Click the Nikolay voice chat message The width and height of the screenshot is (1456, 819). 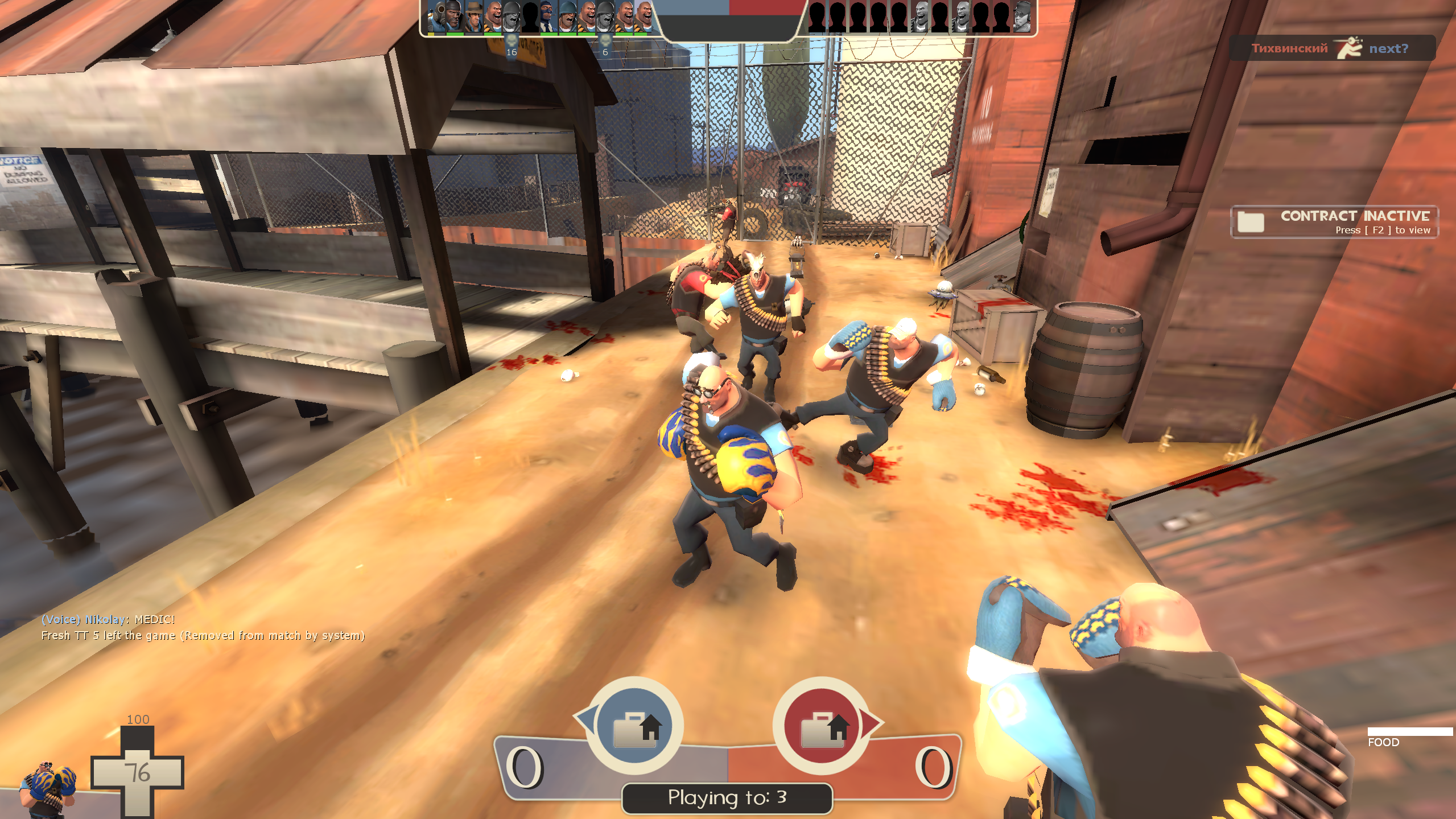point(108,619)
